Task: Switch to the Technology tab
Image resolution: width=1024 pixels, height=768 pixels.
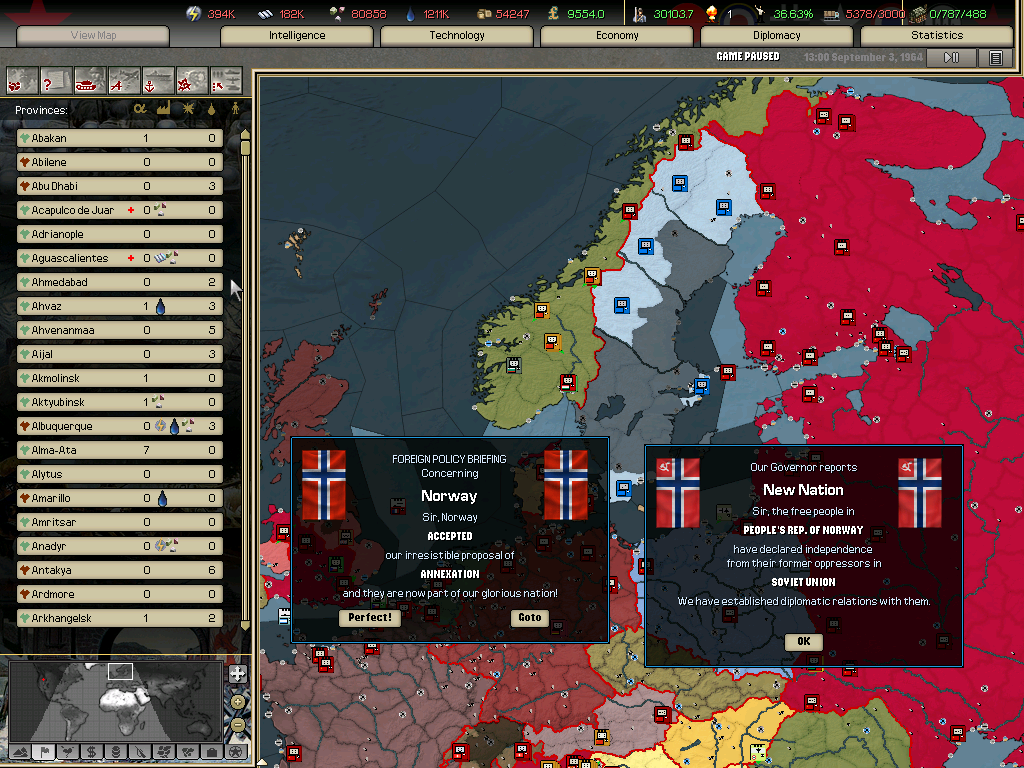Action: click(457, 36)
